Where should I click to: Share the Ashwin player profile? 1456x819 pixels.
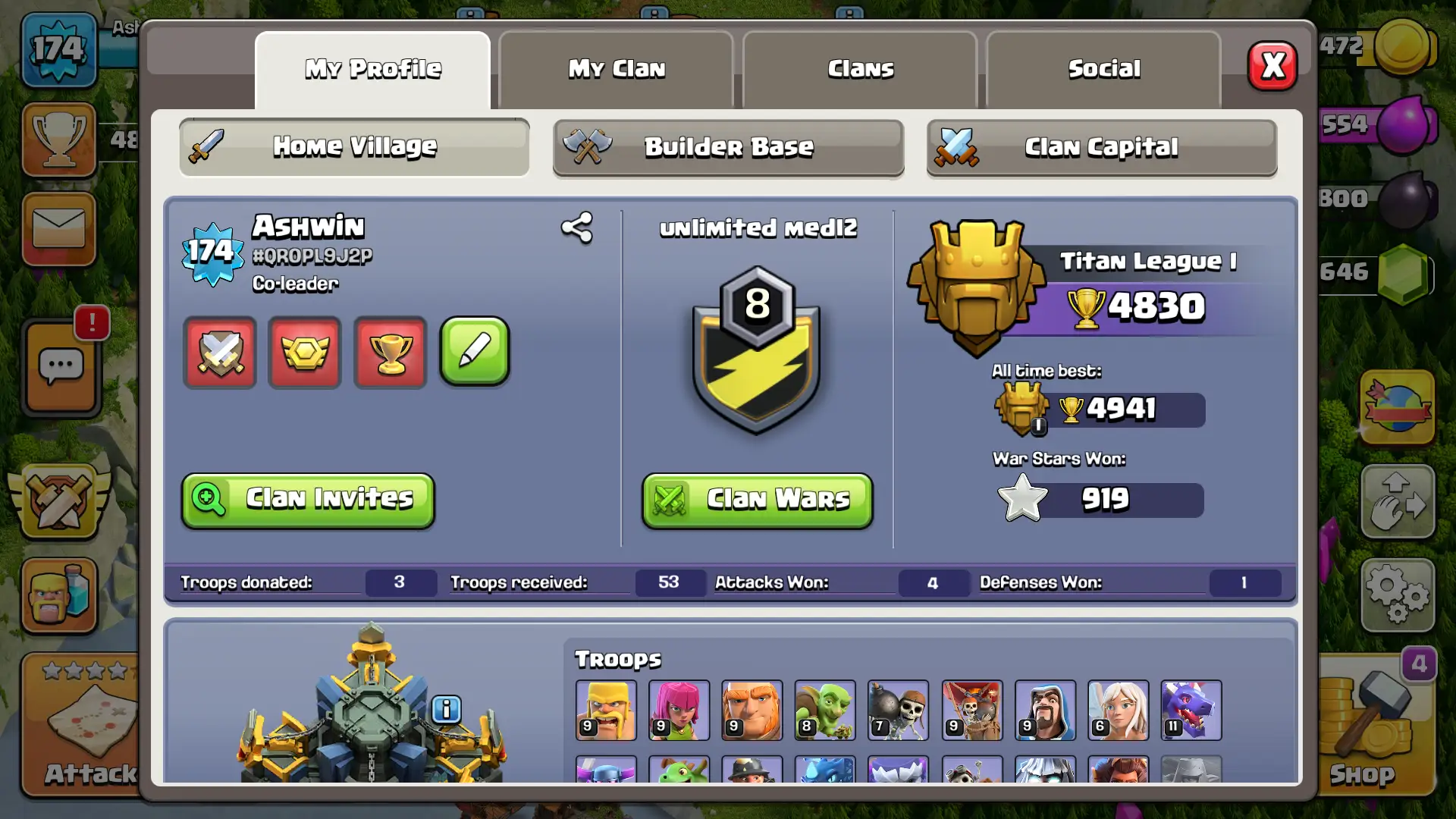tap(576, 227)
